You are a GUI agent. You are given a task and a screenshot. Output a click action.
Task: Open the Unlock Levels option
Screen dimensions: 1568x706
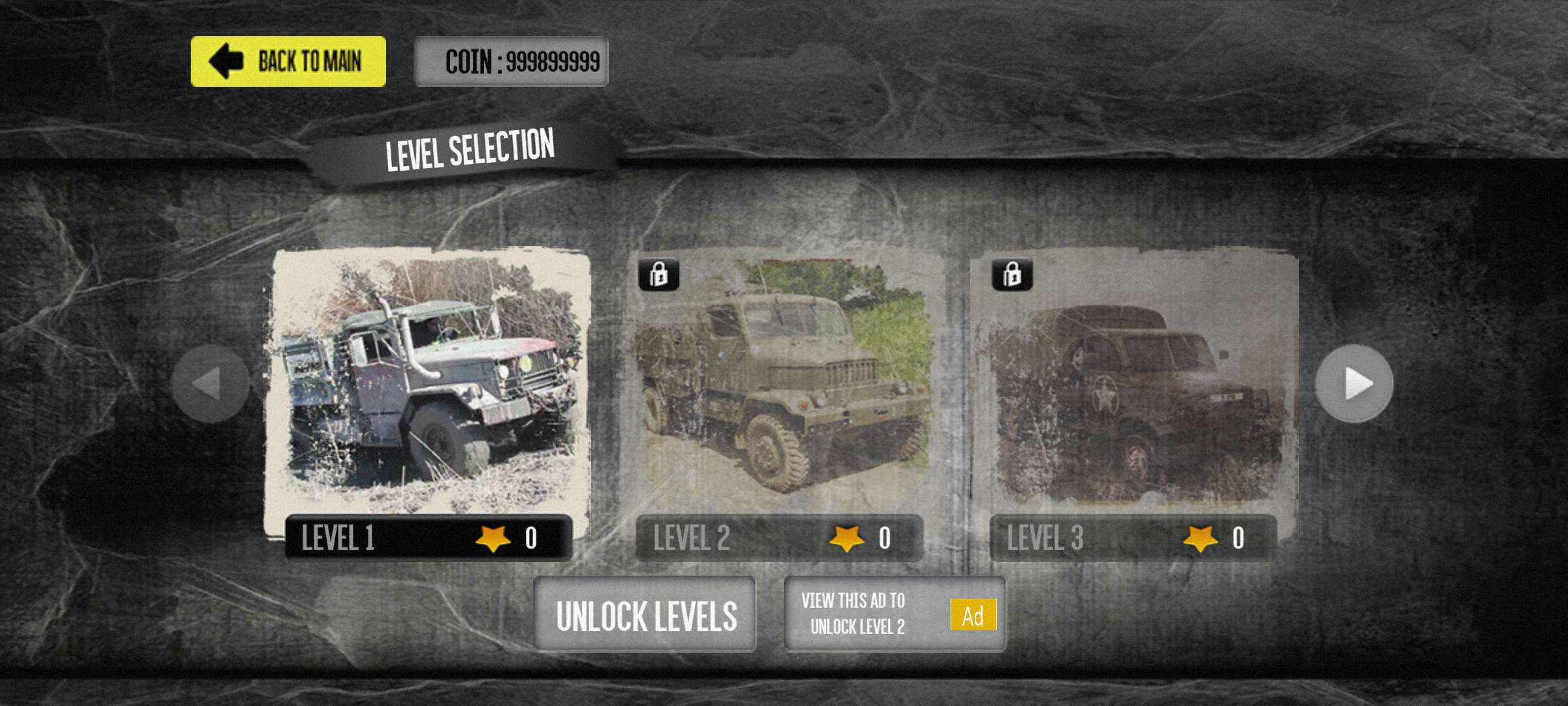(645, 614)
